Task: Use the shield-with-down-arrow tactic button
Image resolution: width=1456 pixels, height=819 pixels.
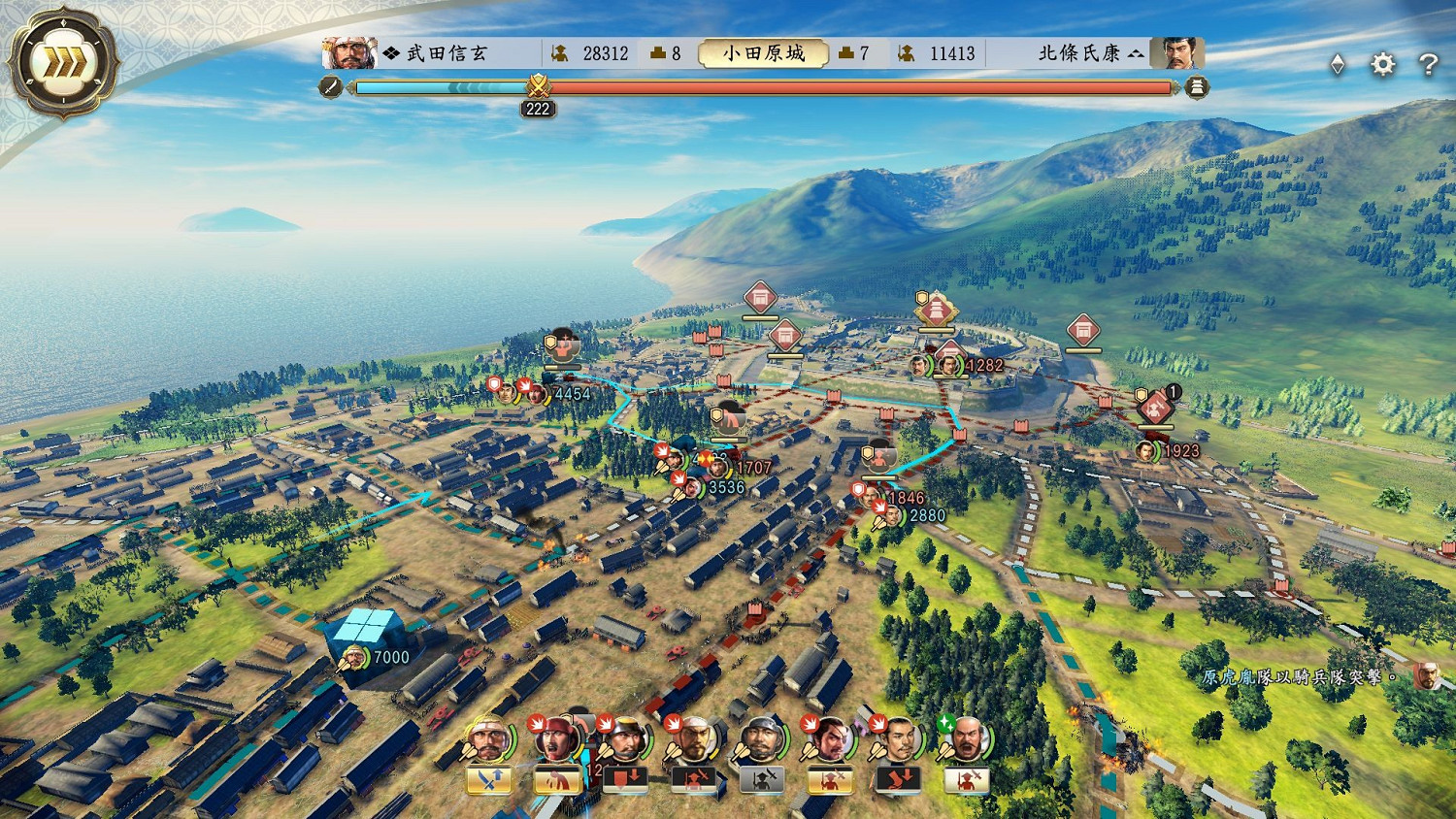Action: (x=625, y=780)
